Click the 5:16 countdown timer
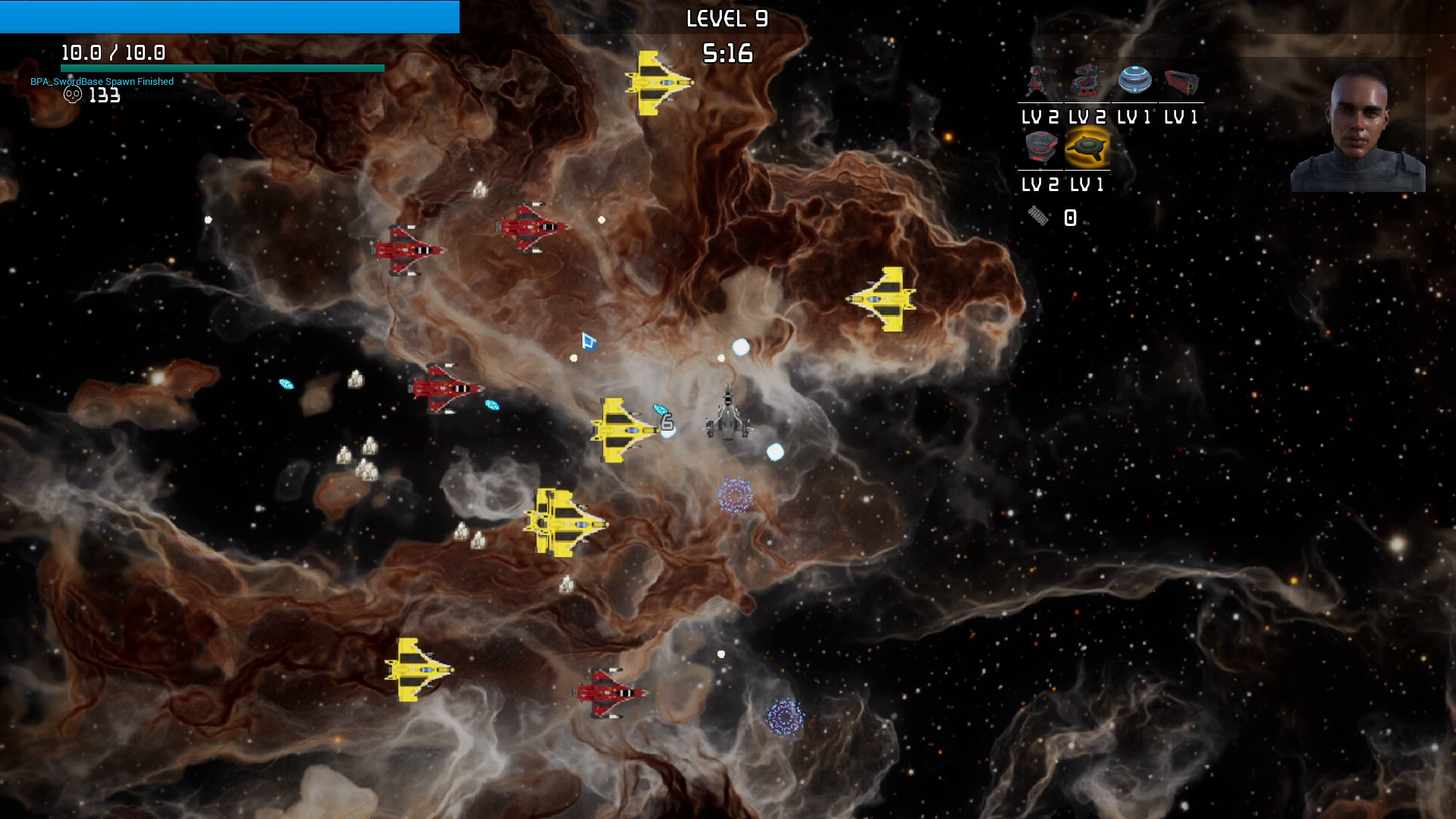 pyautogui.click(x=728, y=53)
